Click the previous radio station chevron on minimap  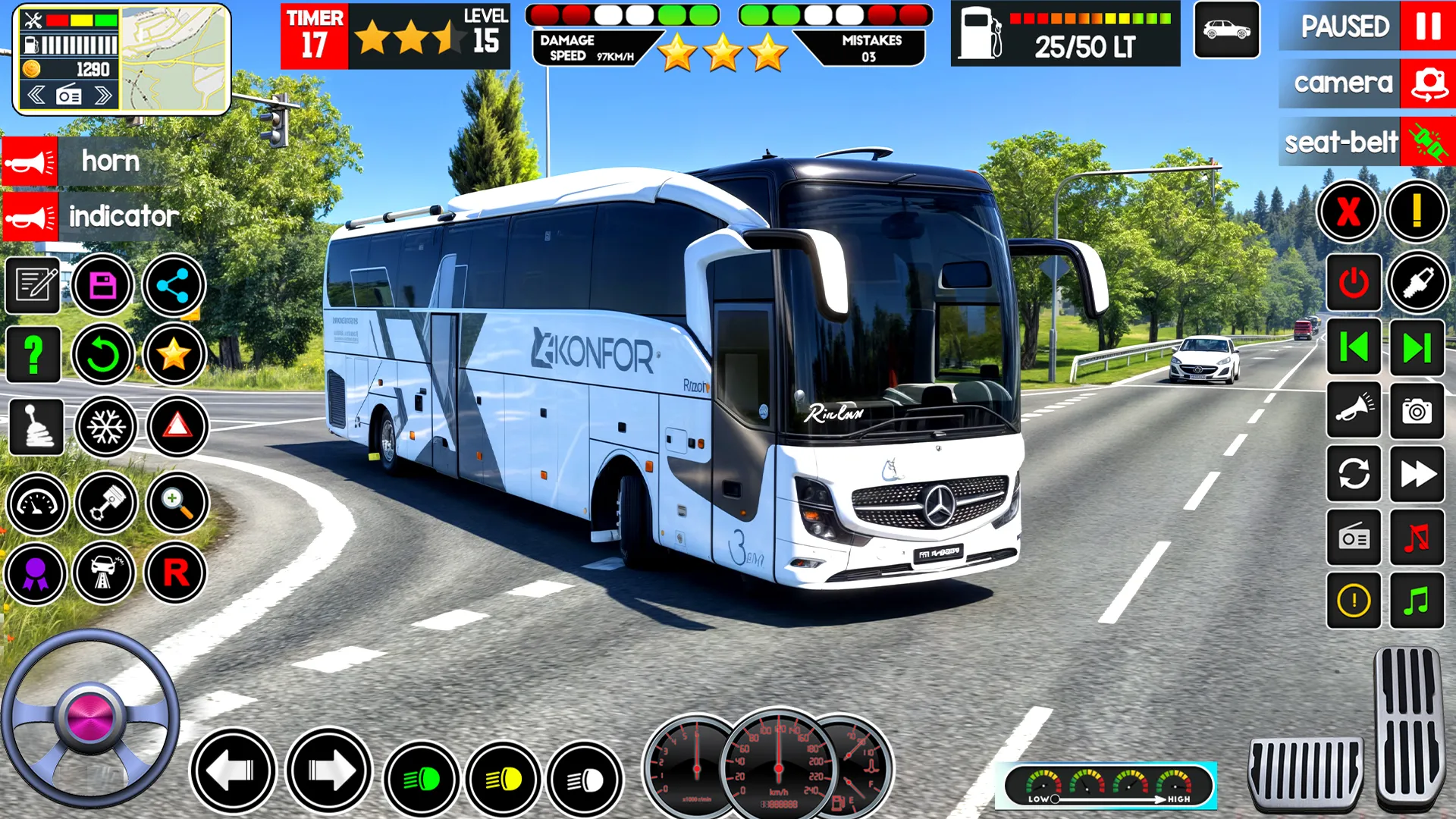coord(36,96)
